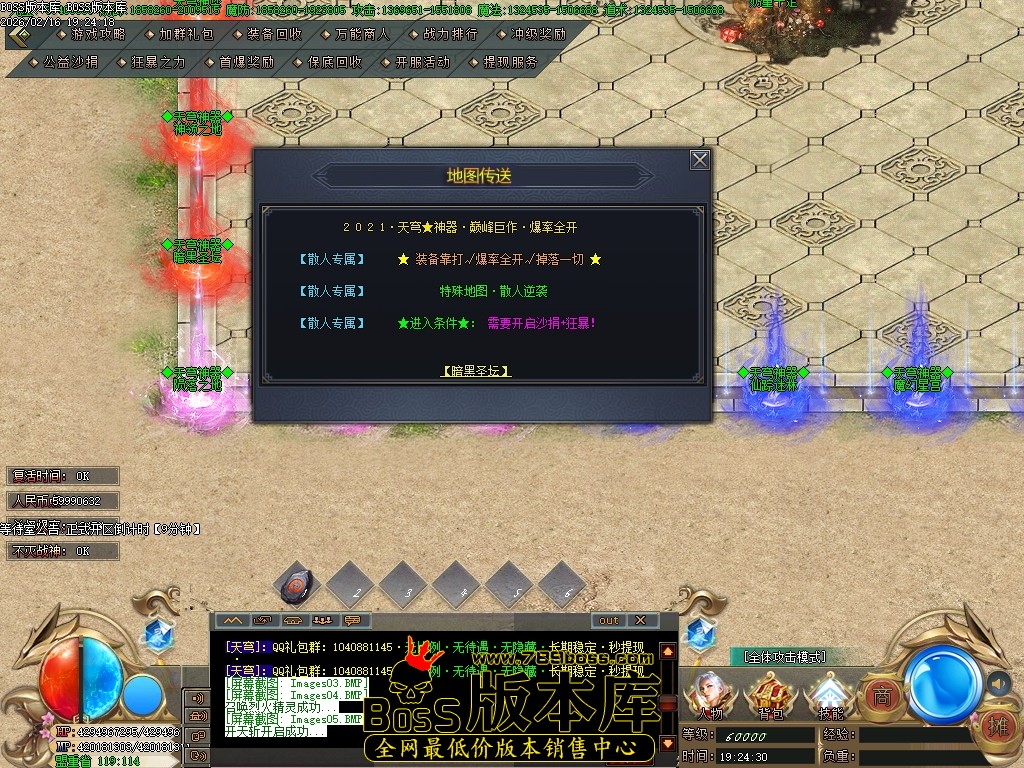This screenshot has width=1024, height=768.
Task: Open the 技能 skills panel
Action: click(829, 694)
